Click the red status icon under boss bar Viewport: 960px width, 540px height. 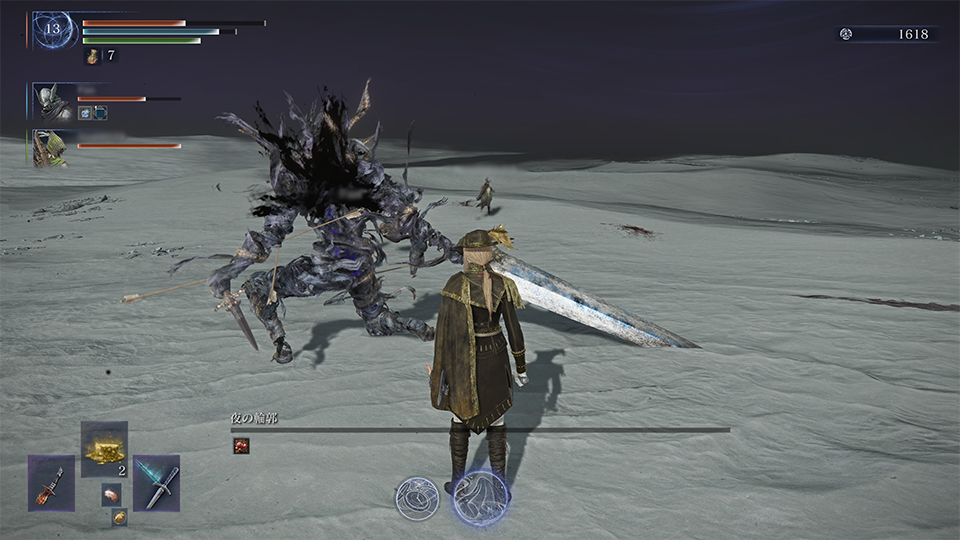pyautogui.click(x=241, y=446)
